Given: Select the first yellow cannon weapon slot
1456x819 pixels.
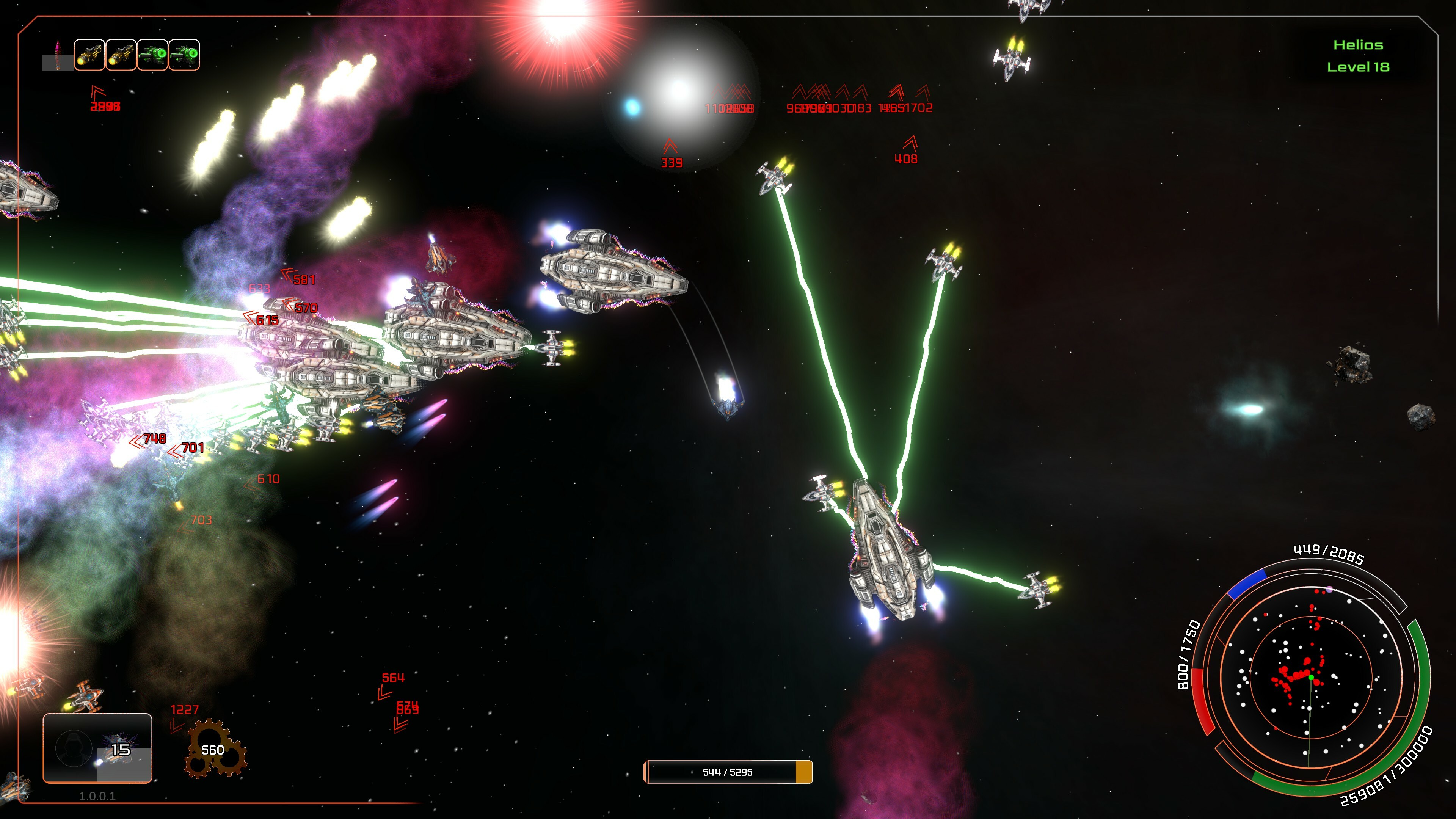Looking at the screenshot, I should click(91, 55).
